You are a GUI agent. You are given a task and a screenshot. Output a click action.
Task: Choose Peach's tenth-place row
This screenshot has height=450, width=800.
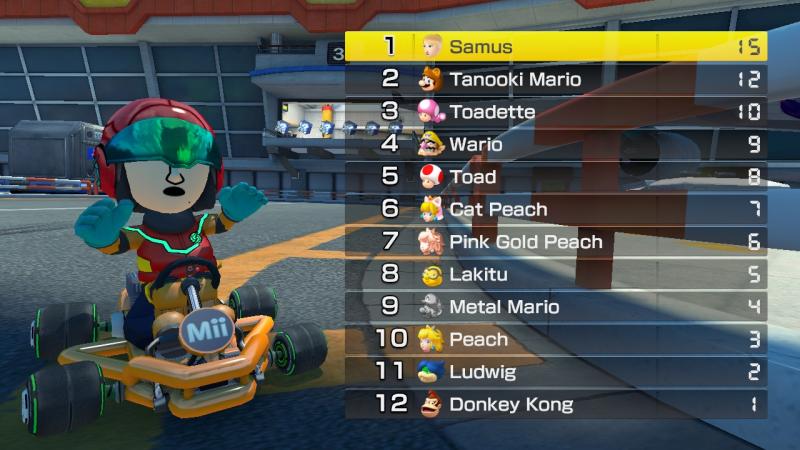click(x=556, y=339)
